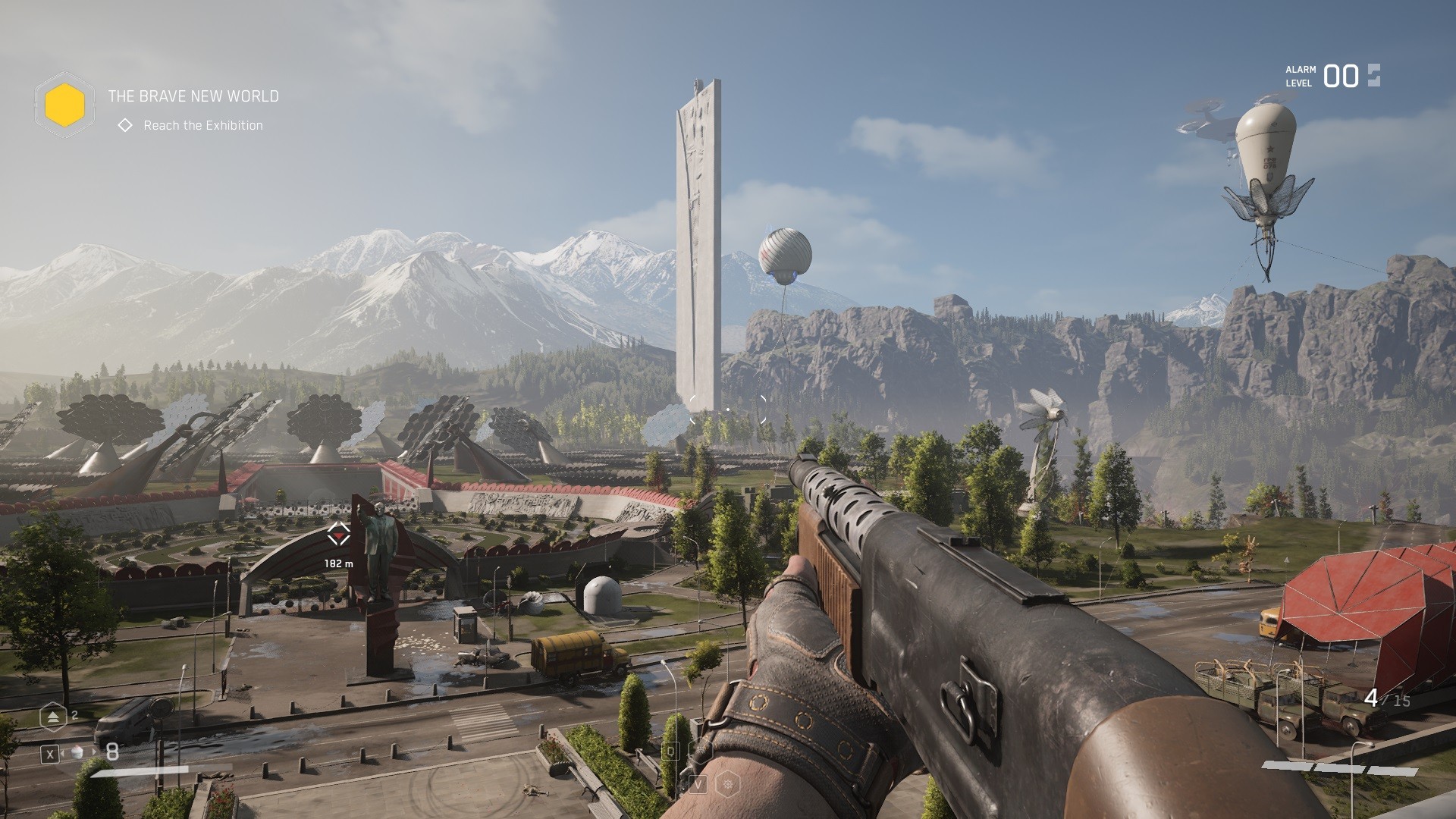This screenshot has width=1456, height=819.
Task: Activate the snowflake-burst ability hexagon icon
Action: point(727,783)
